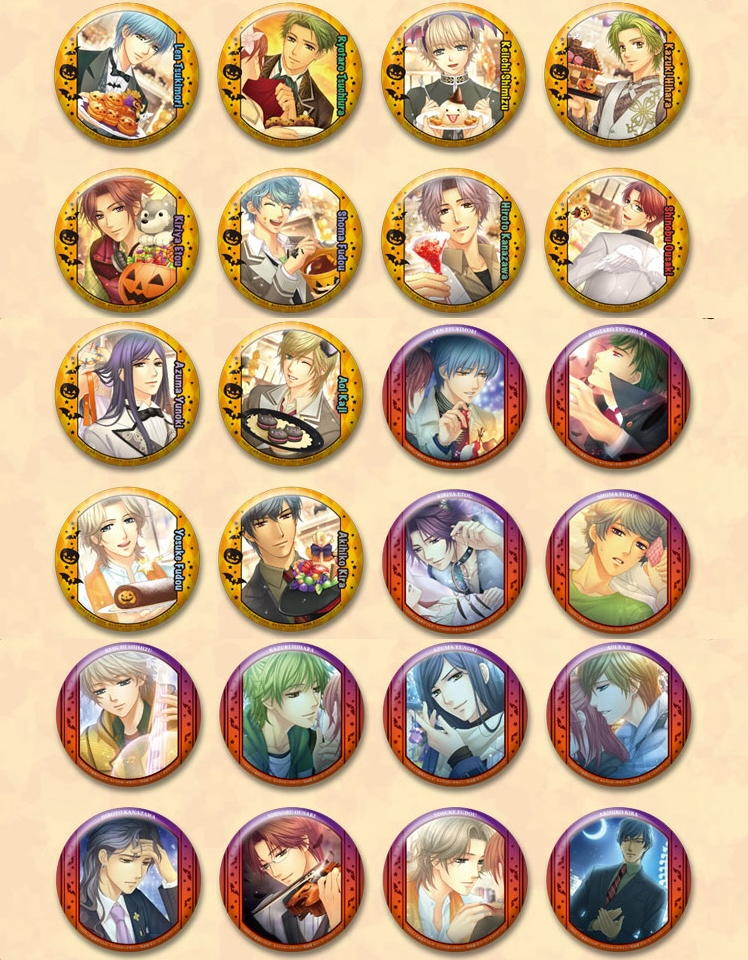Click purple Shinobu Ousaki badge with violin

tap(290, 880)
